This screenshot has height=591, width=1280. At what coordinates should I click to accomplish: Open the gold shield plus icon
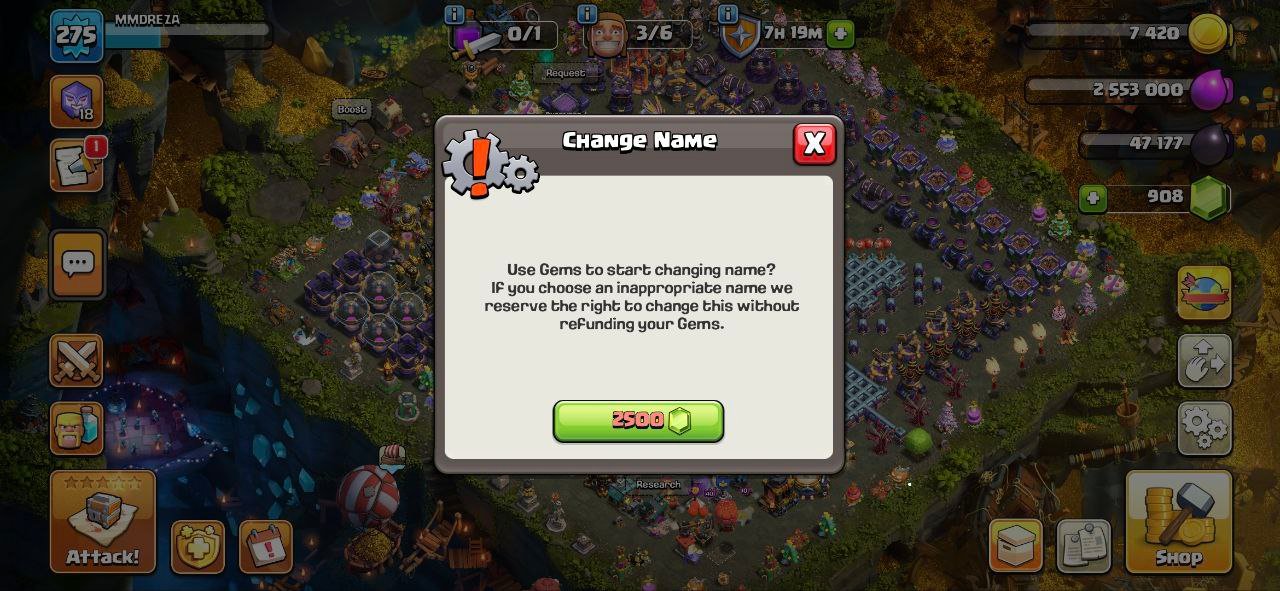pyautogui.click(x=198, y=546)
